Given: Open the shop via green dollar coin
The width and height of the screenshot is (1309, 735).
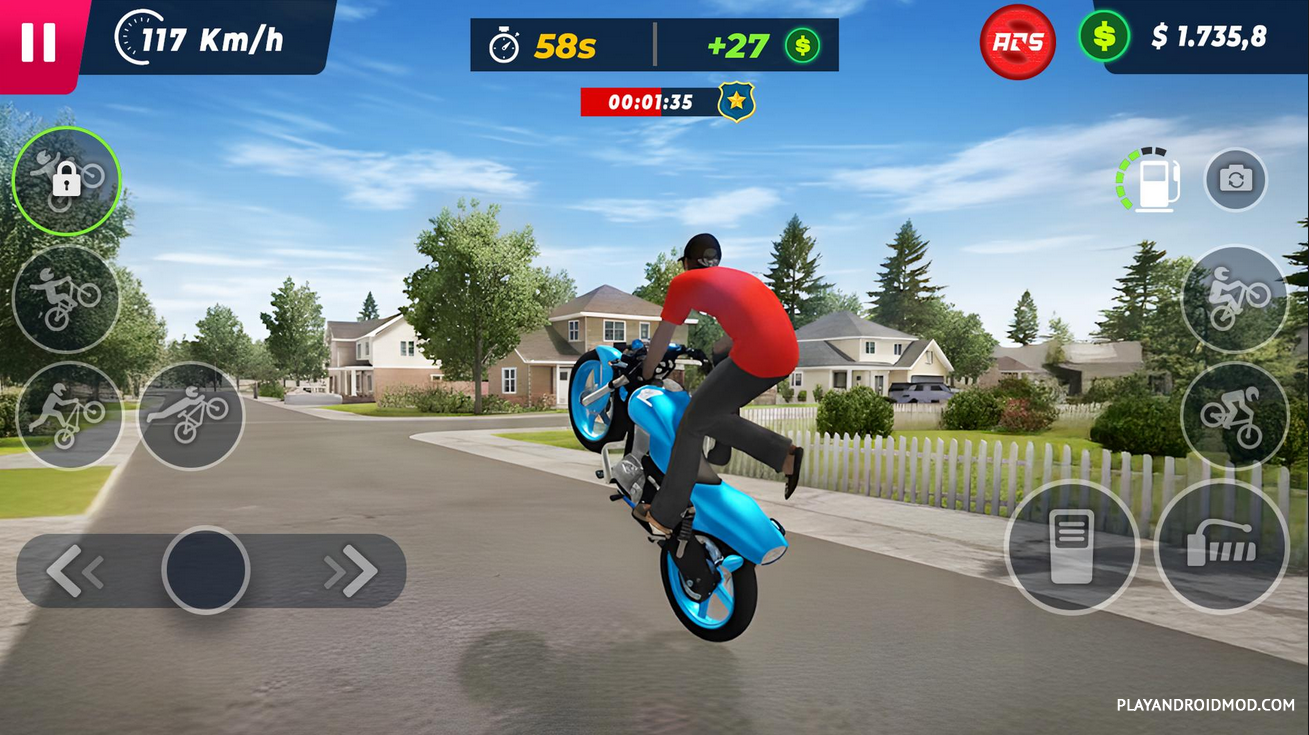Looking at the screenshot, I should click(1104, 37).
